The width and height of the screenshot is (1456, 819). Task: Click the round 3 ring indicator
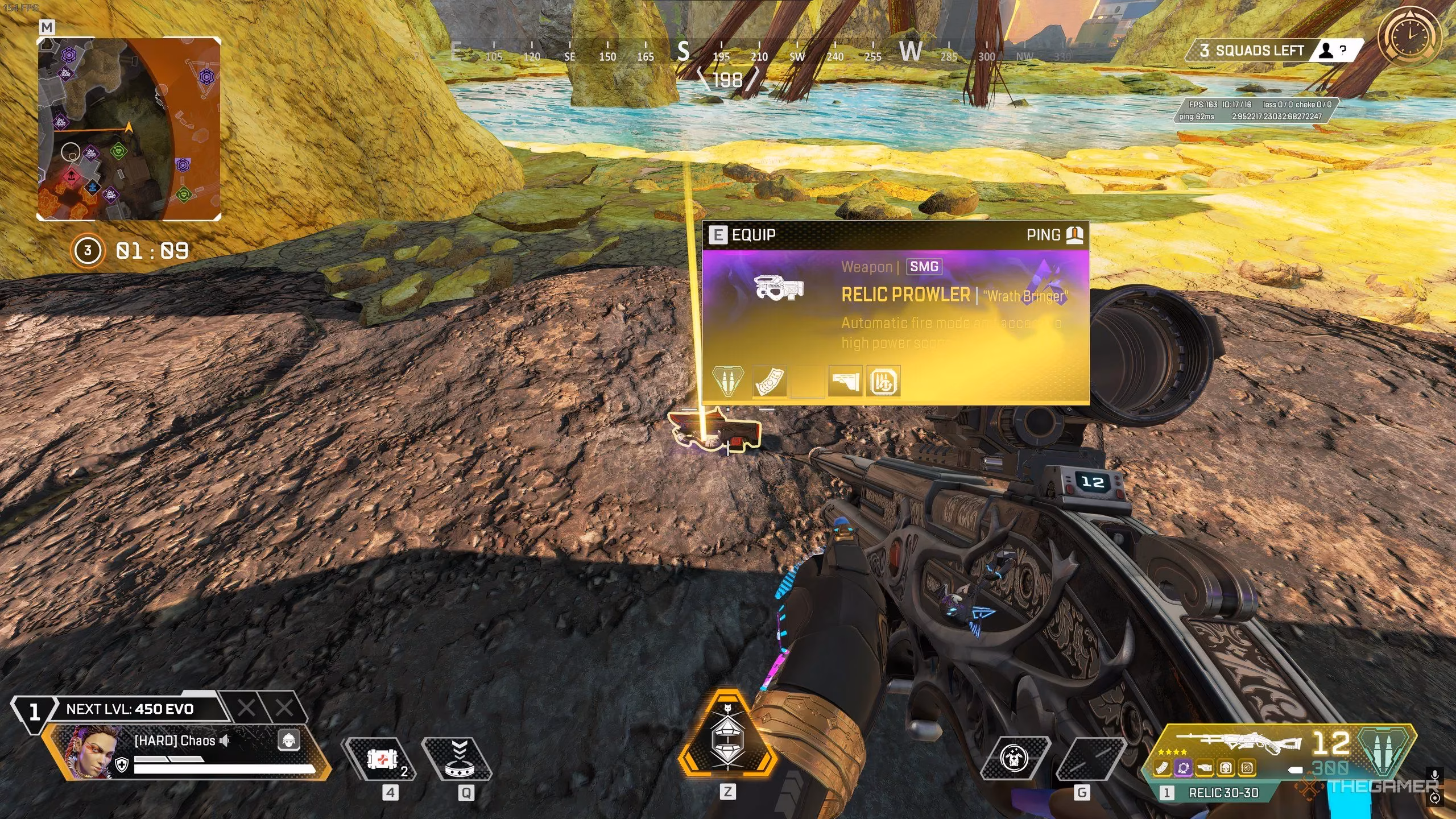point(87,250)
